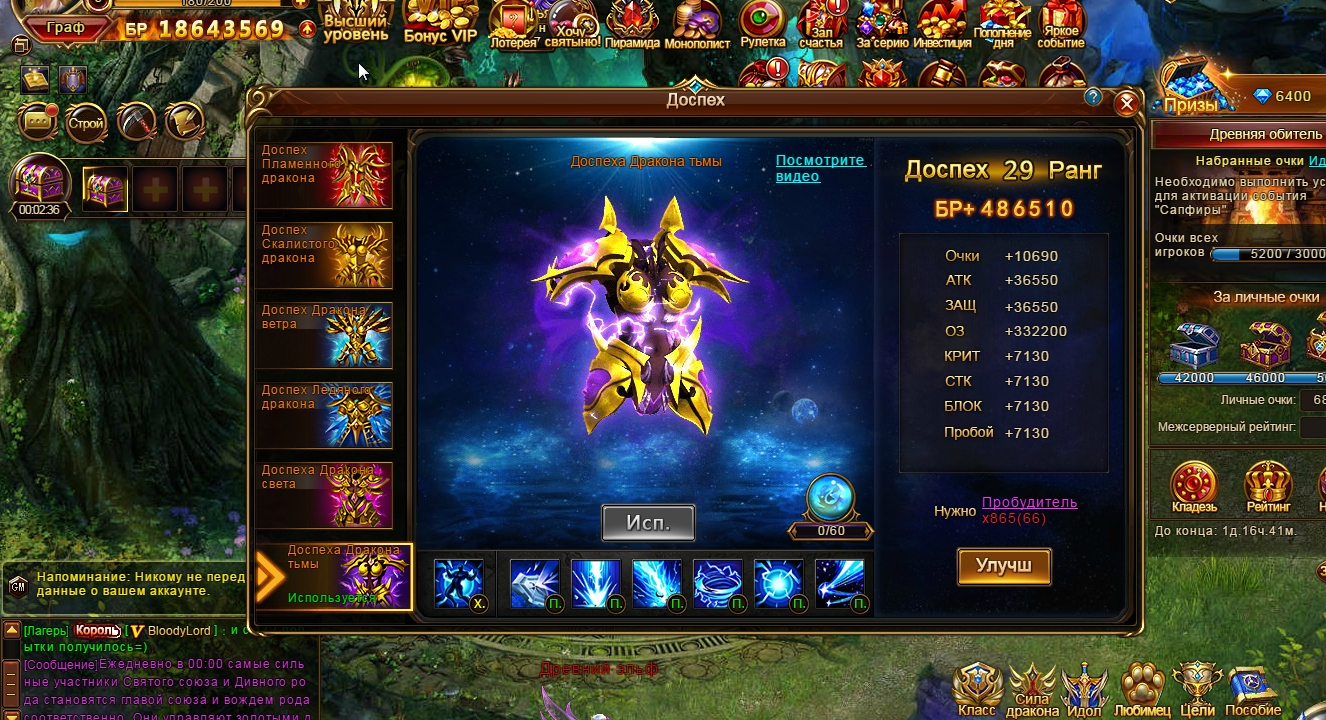Open the Рейтинг crown icon

point(1268,486)
